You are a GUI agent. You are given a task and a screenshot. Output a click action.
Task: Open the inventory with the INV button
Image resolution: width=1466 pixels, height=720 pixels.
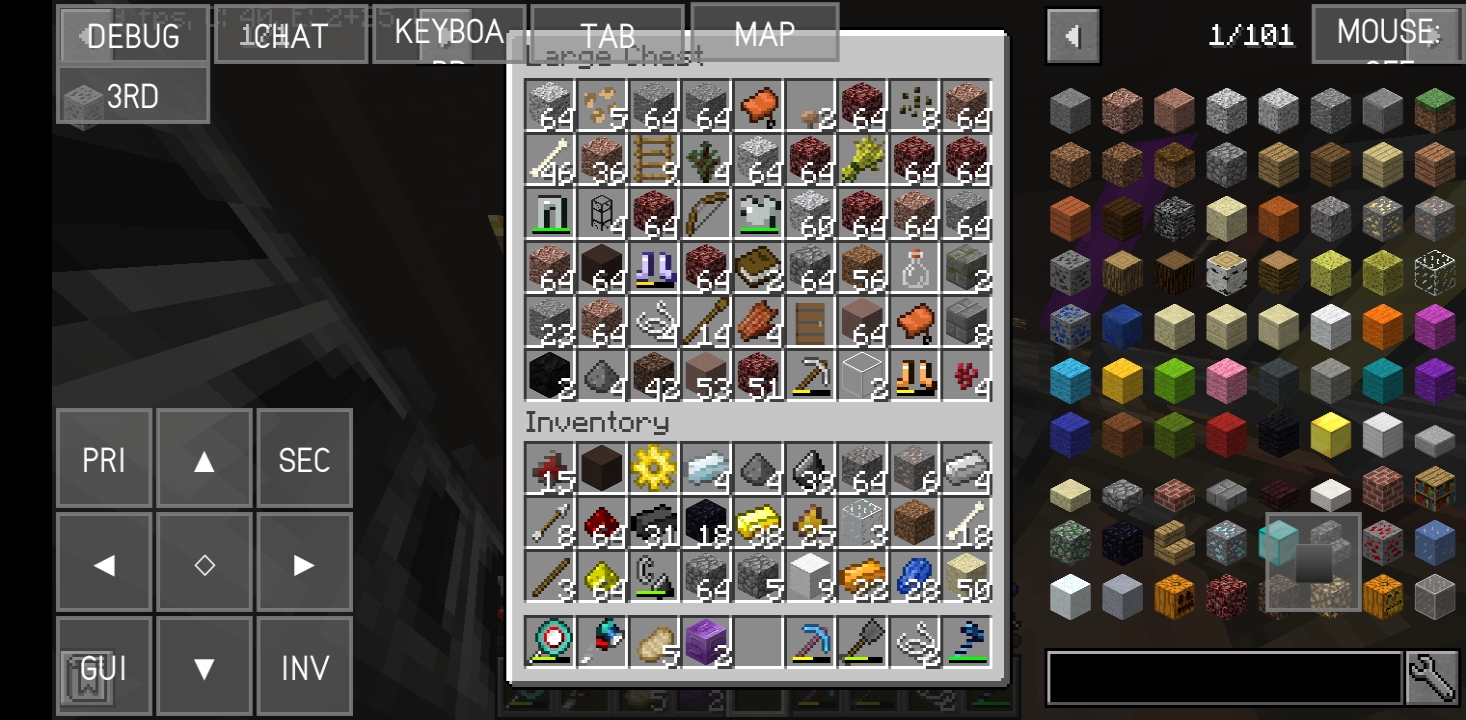305,665
